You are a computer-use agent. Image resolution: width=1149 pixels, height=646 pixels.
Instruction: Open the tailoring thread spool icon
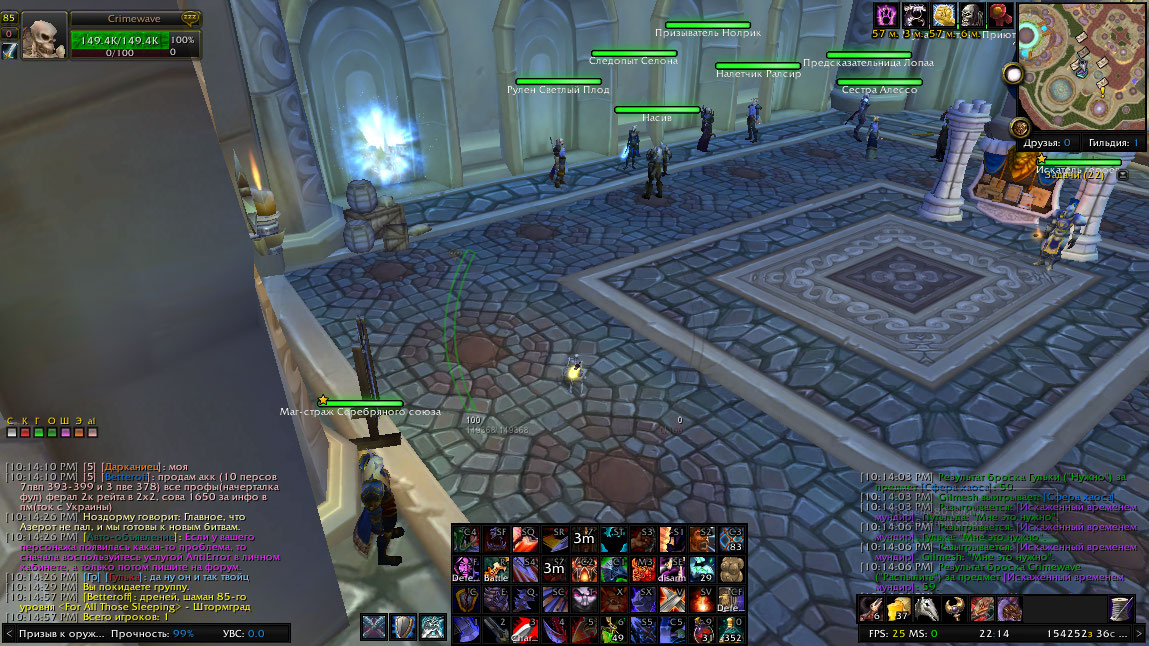click(1122, 608)
